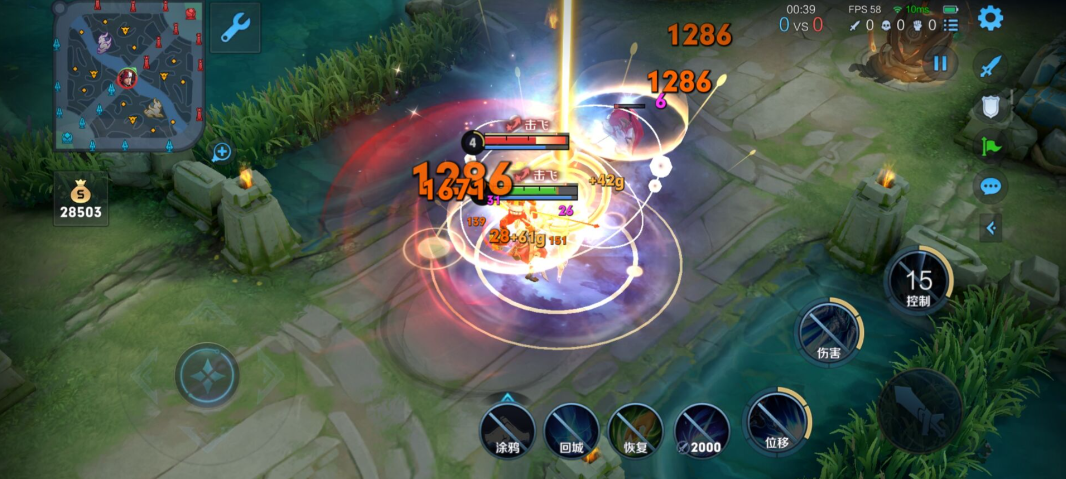Open the minimap
Screen dimensions: 1066x479
[x=130, y=76]
